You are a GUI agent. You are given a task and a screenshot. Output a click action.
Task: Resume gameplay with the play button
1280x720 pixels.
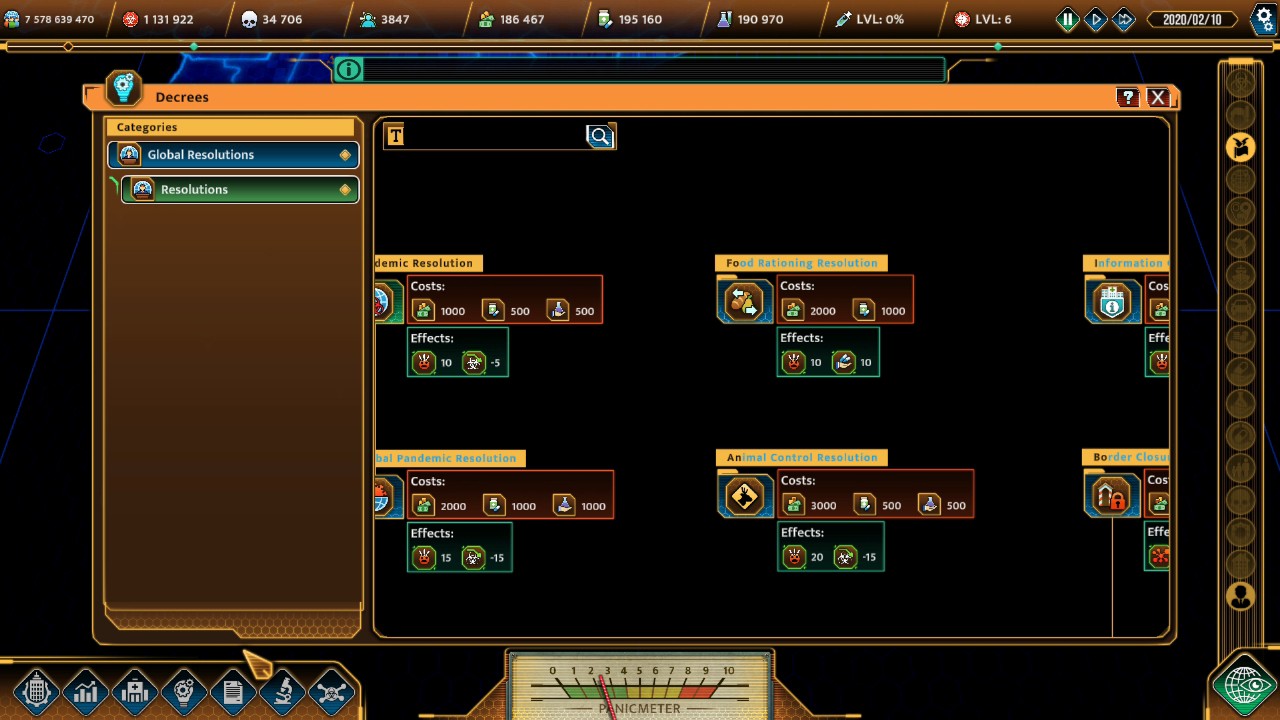[x=1095, y=18]
